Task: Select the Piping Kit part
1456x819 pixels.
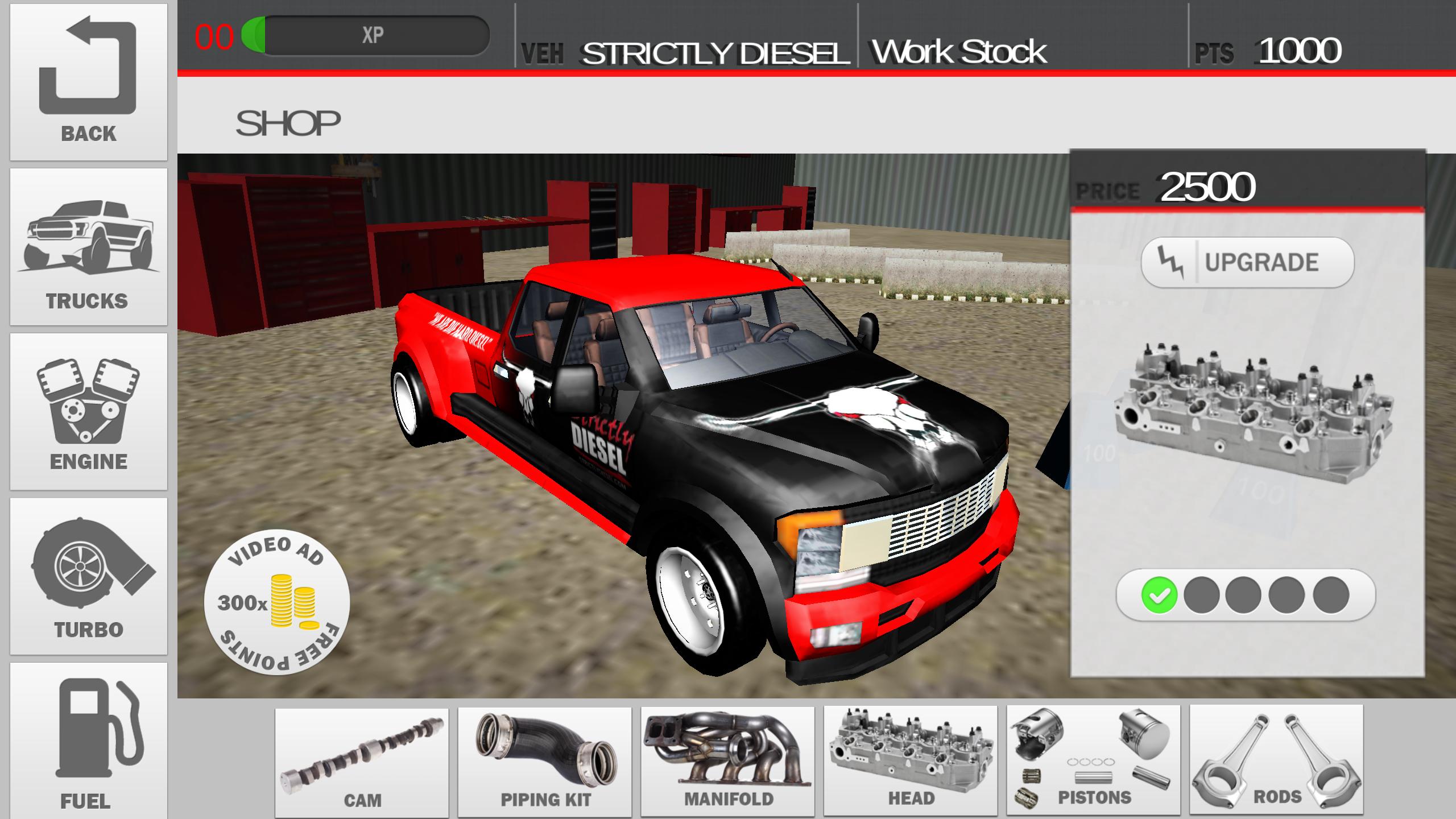Action: tap(545, 762)
